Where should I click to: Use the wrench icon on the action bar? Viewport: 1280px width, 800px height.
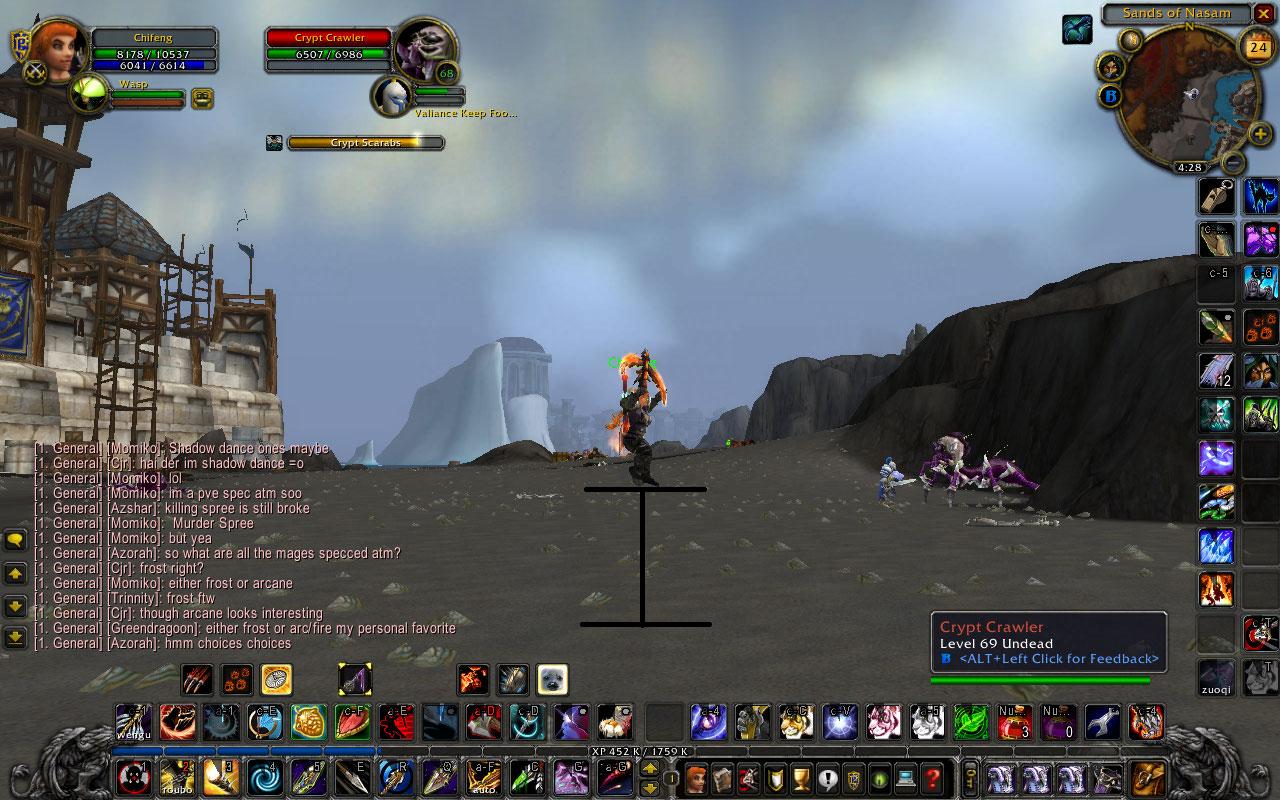point(1102,722)
